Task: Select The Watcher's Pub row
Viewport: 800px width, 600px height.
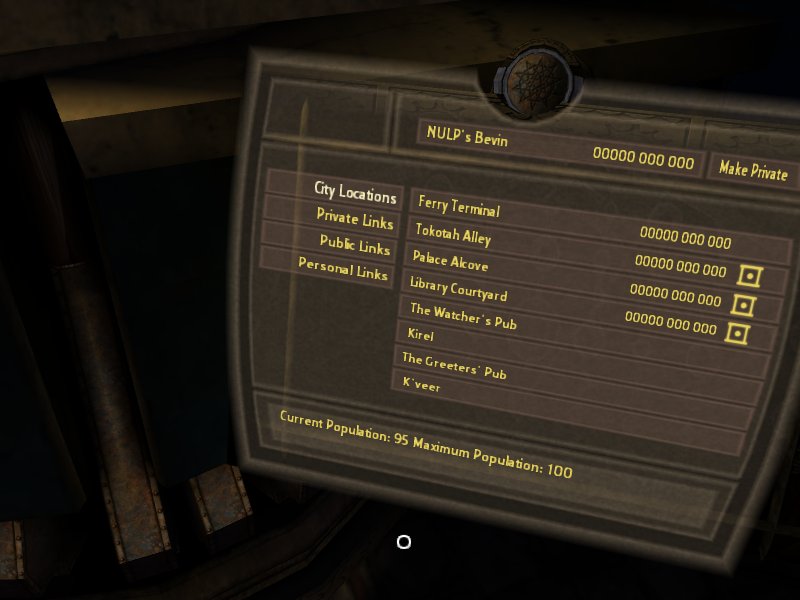Action: click(463, 315)
